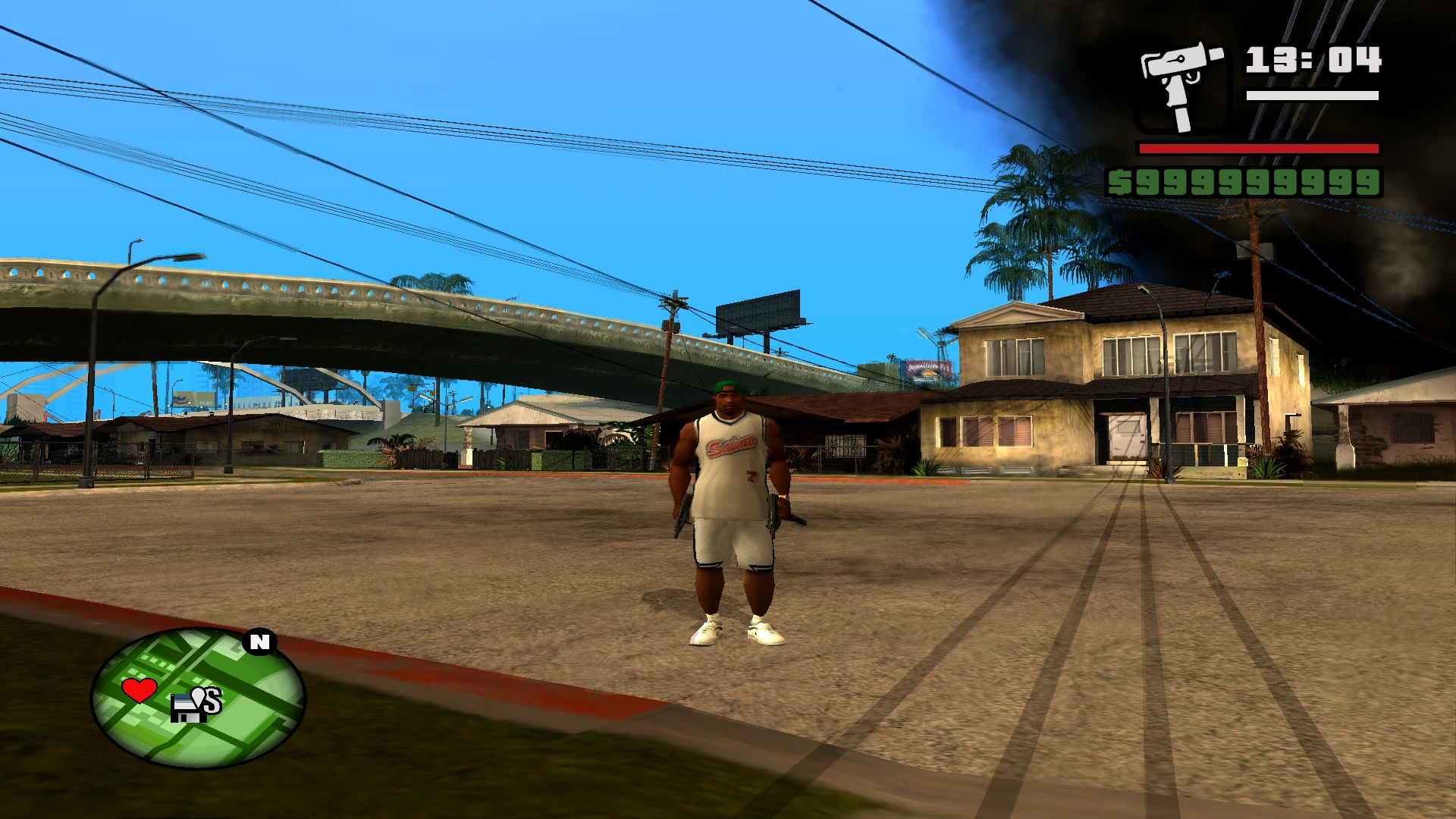Screen dimensions: 1456x819
Task: Click the North indicator on the radar
Action: pos(260,642)
